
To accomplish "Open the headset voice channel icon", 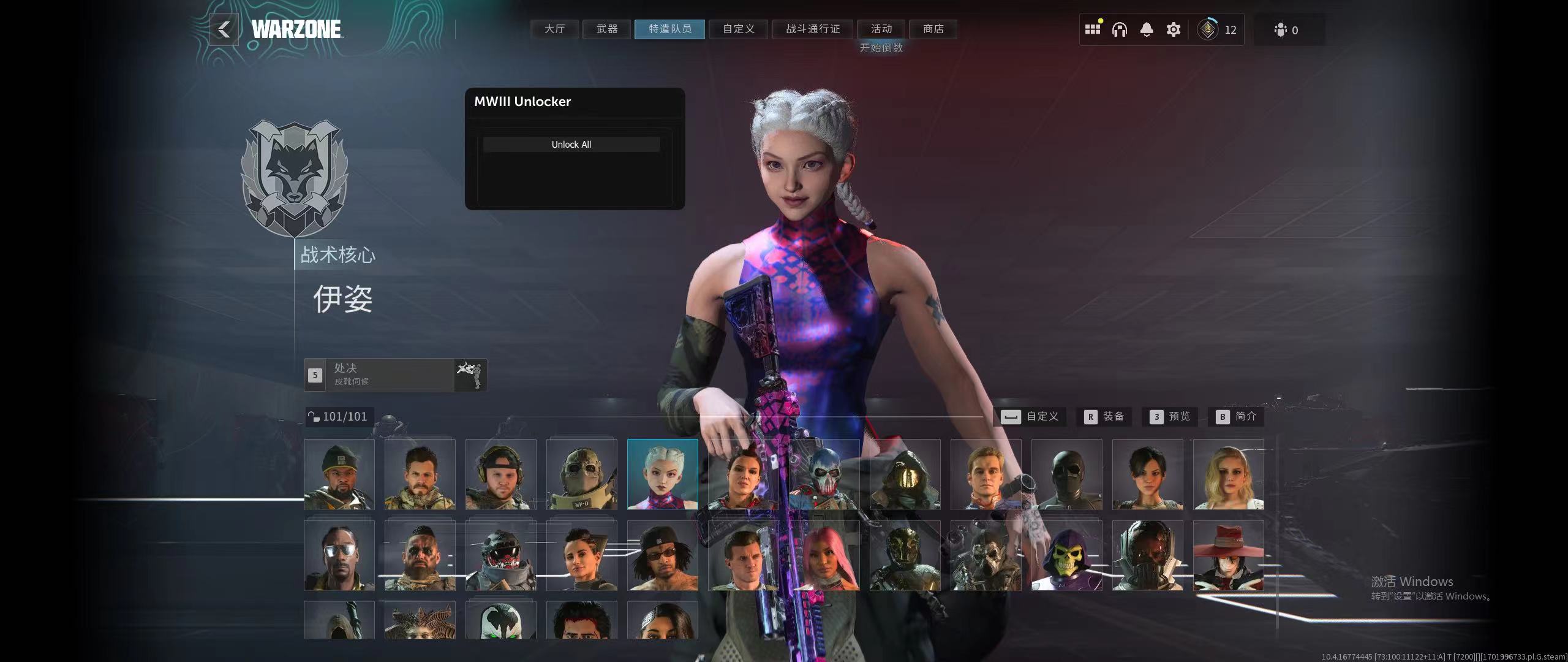I will (1119, 29).
